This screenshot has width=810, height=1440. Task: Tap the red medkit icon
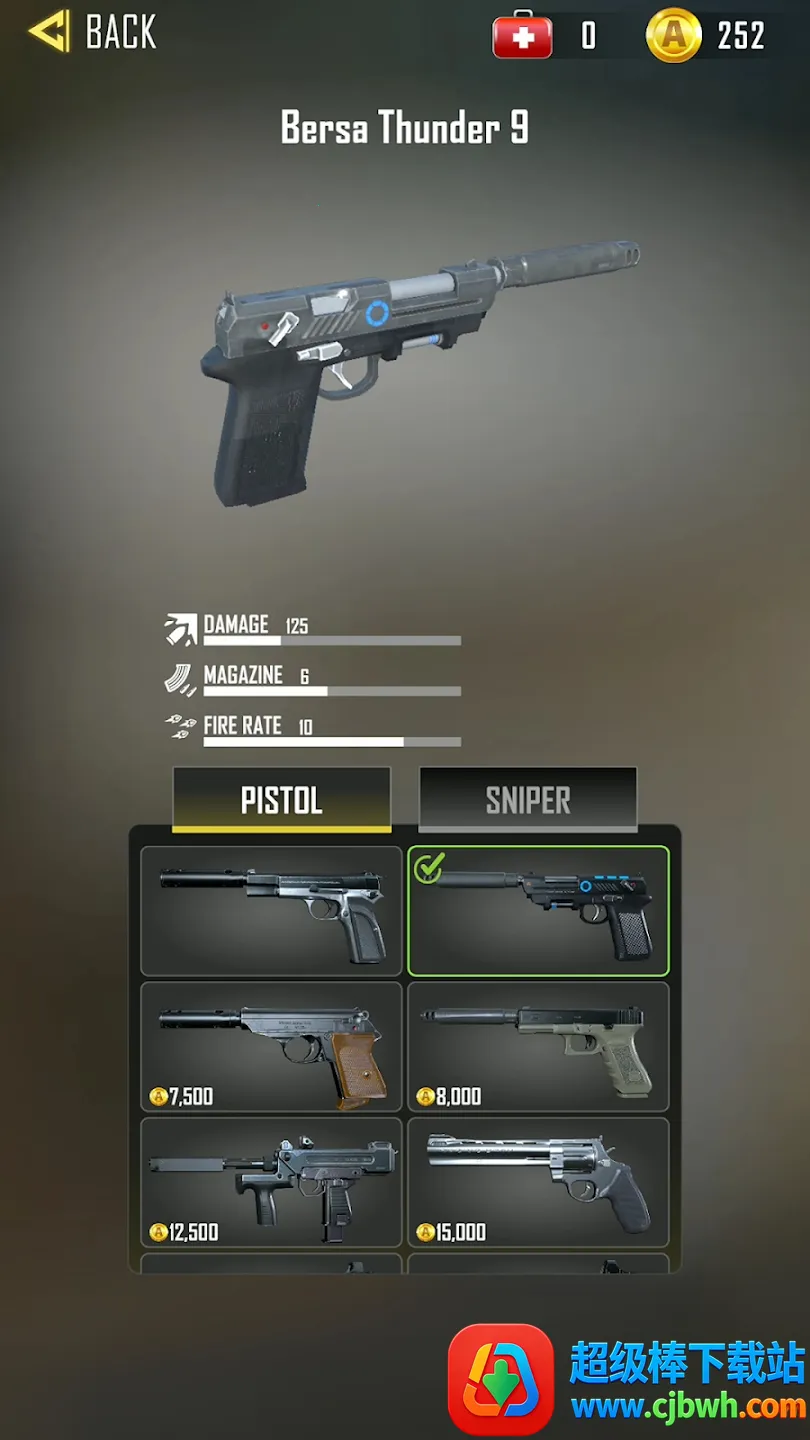[522, 37]
